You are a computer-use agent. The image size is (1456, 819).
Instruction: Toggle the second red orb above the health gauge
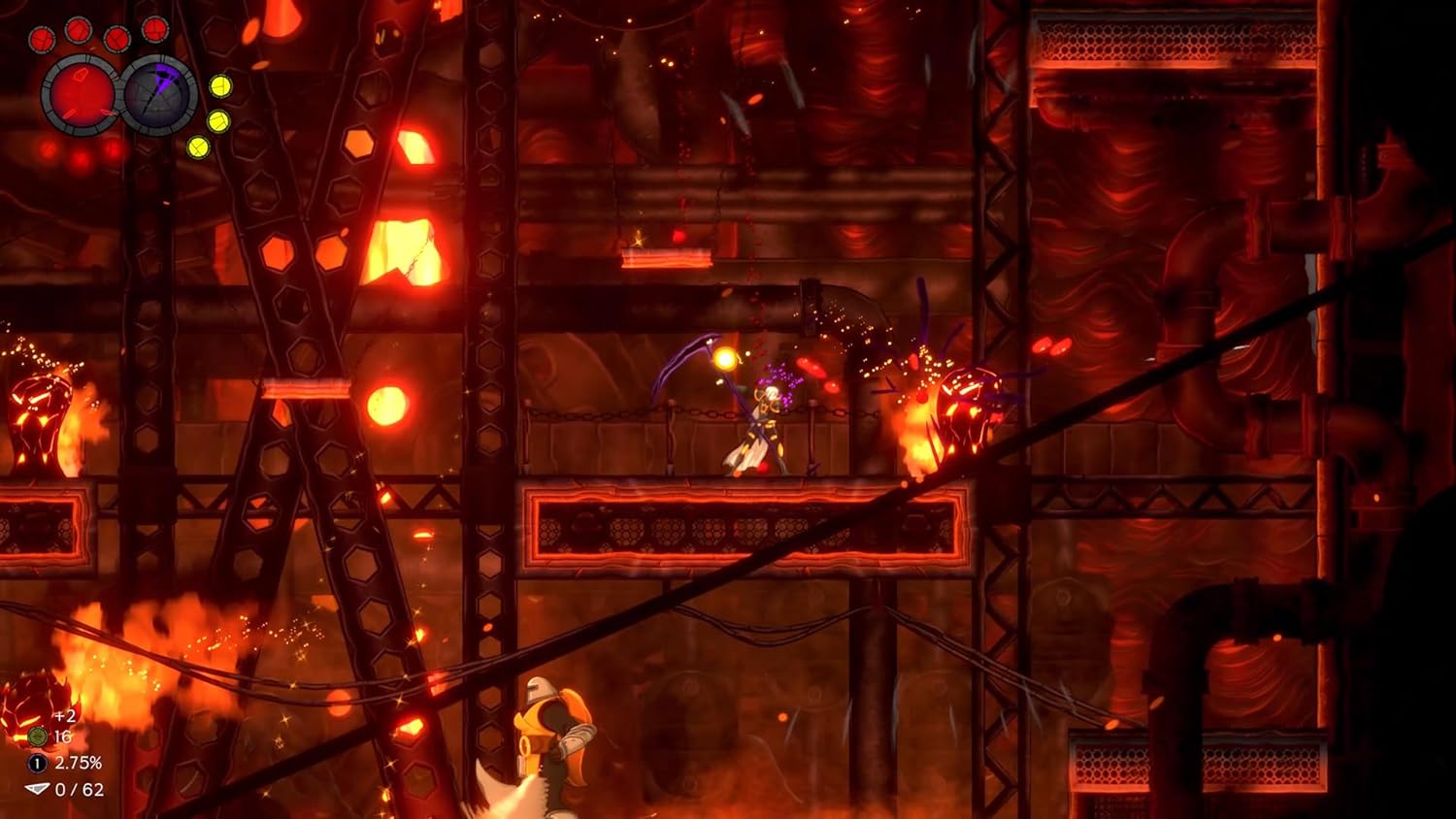(x=78, y=31)
